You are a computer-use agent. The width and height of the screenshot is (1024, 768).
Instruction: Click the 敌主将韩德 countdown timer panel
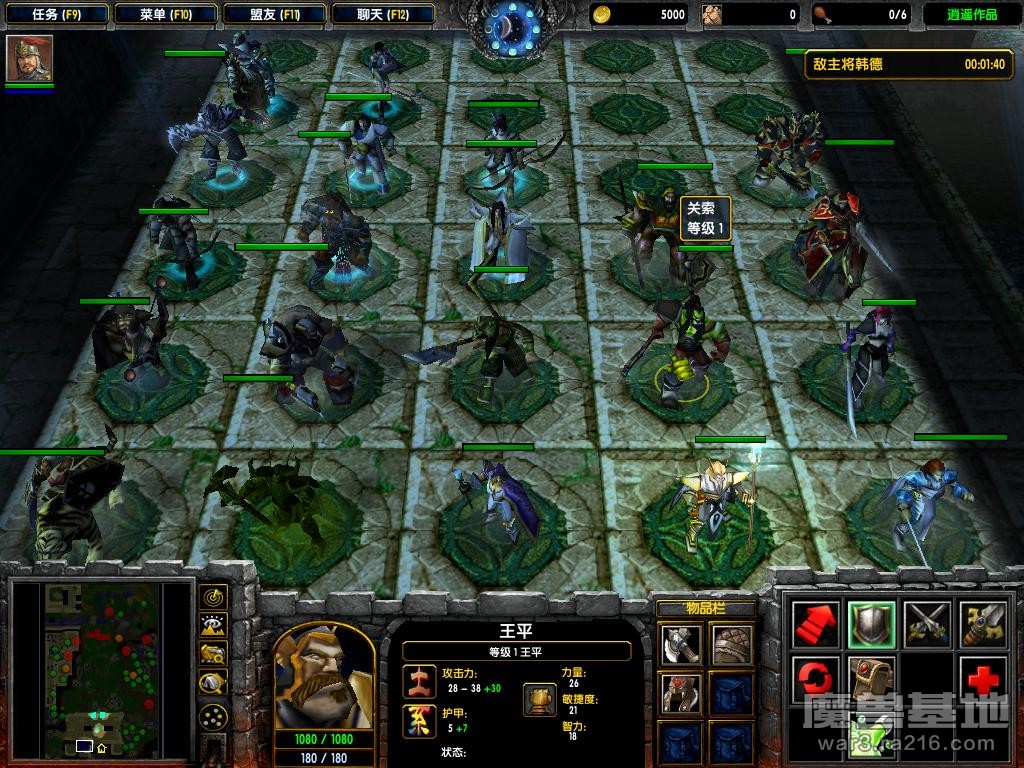[x=909, y=64]
